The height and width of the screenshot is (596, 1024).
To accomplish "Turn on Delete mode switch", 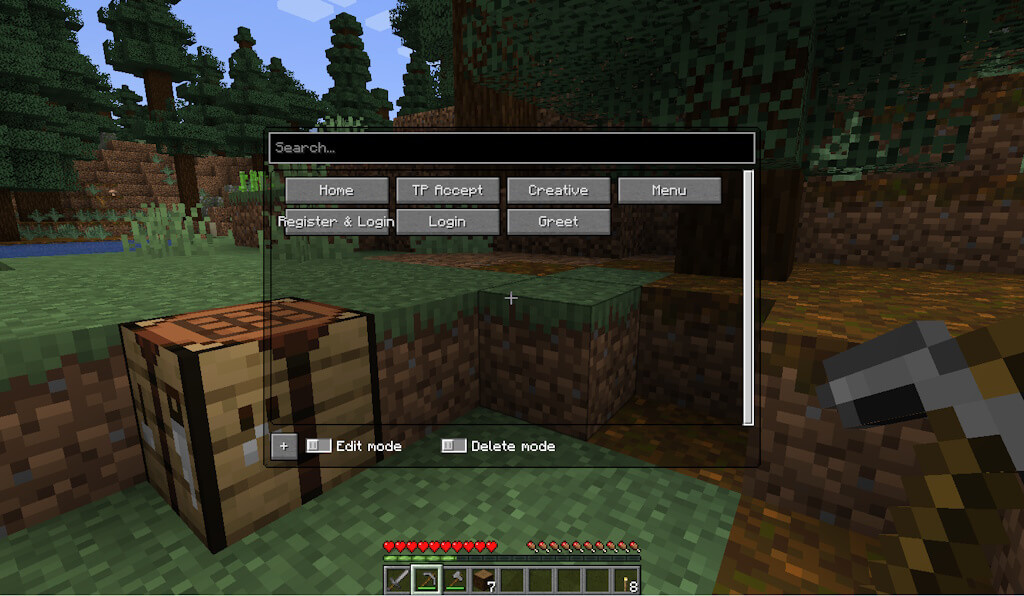I will point(454,446).
